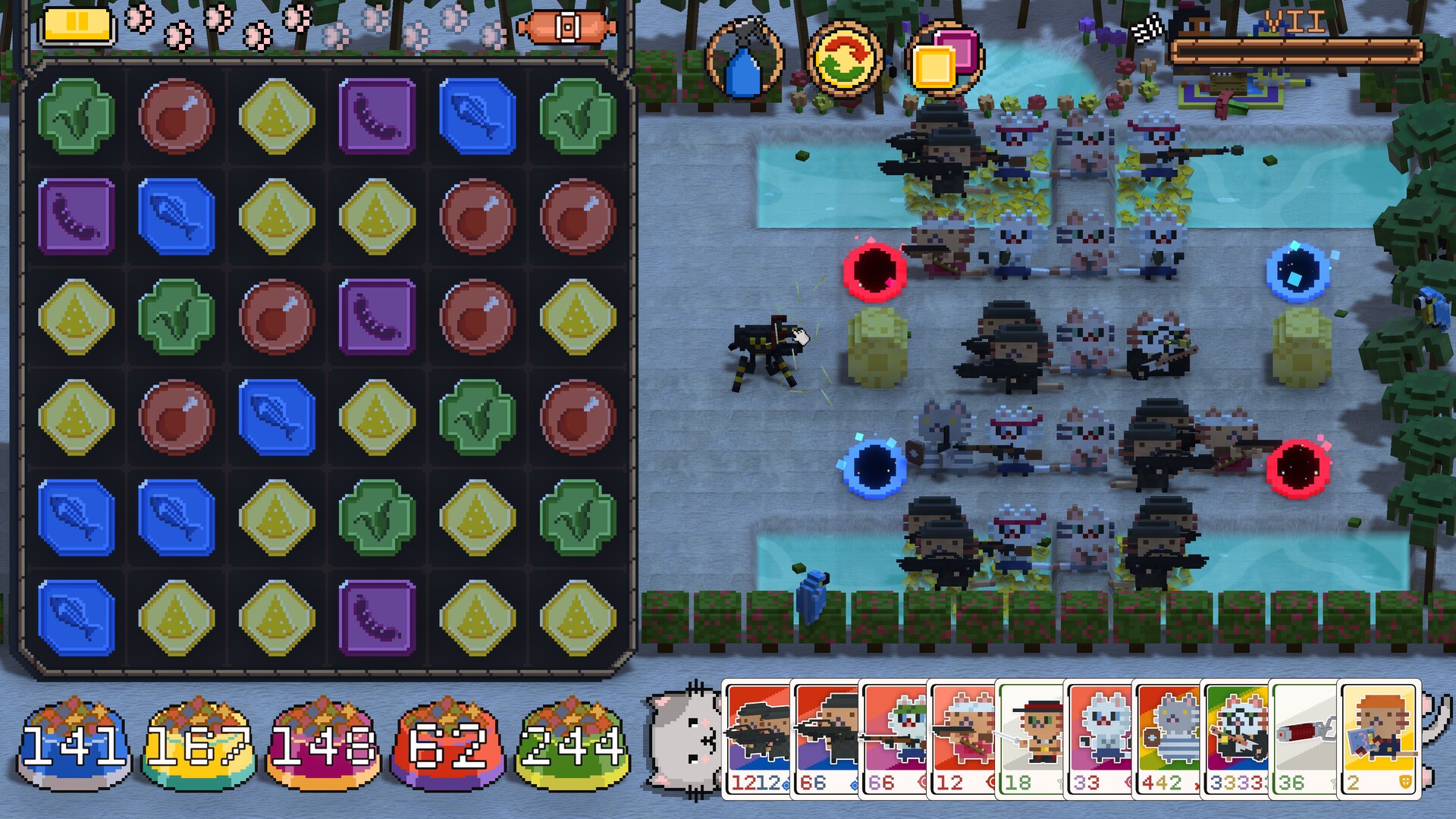Click the sausage icon above the board
The height and width of the screenshot is (819, 1456).
(566, 28)
